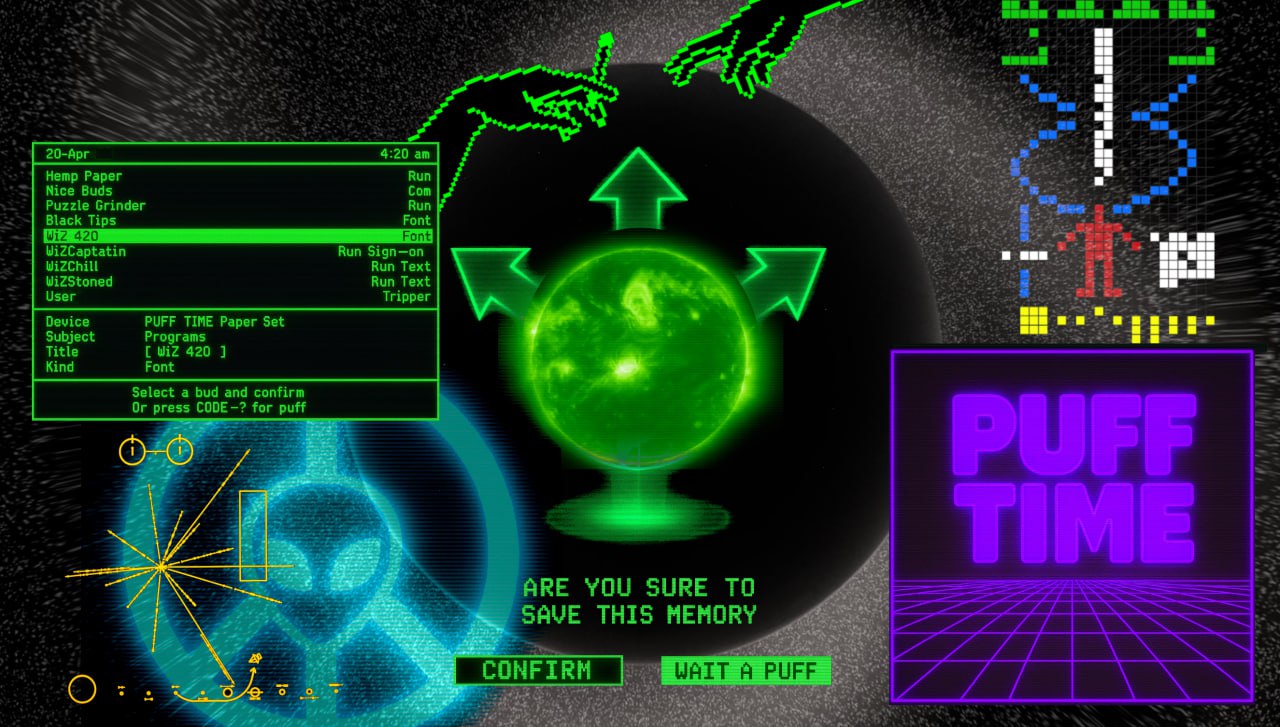Confirm saving this memory
The height and width of the screenshot is (727, 1280).
[538, 670]
